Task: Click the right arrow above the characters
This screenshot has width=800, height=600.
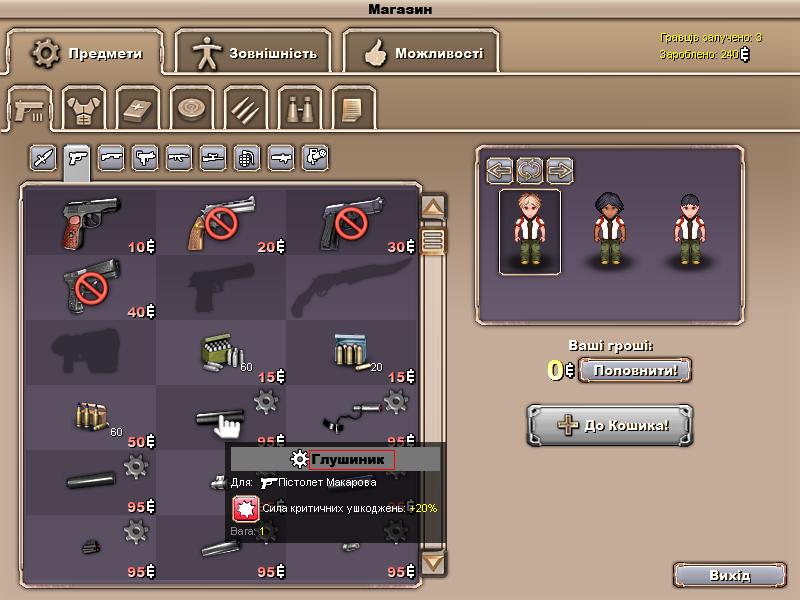Action: [559, 171]
